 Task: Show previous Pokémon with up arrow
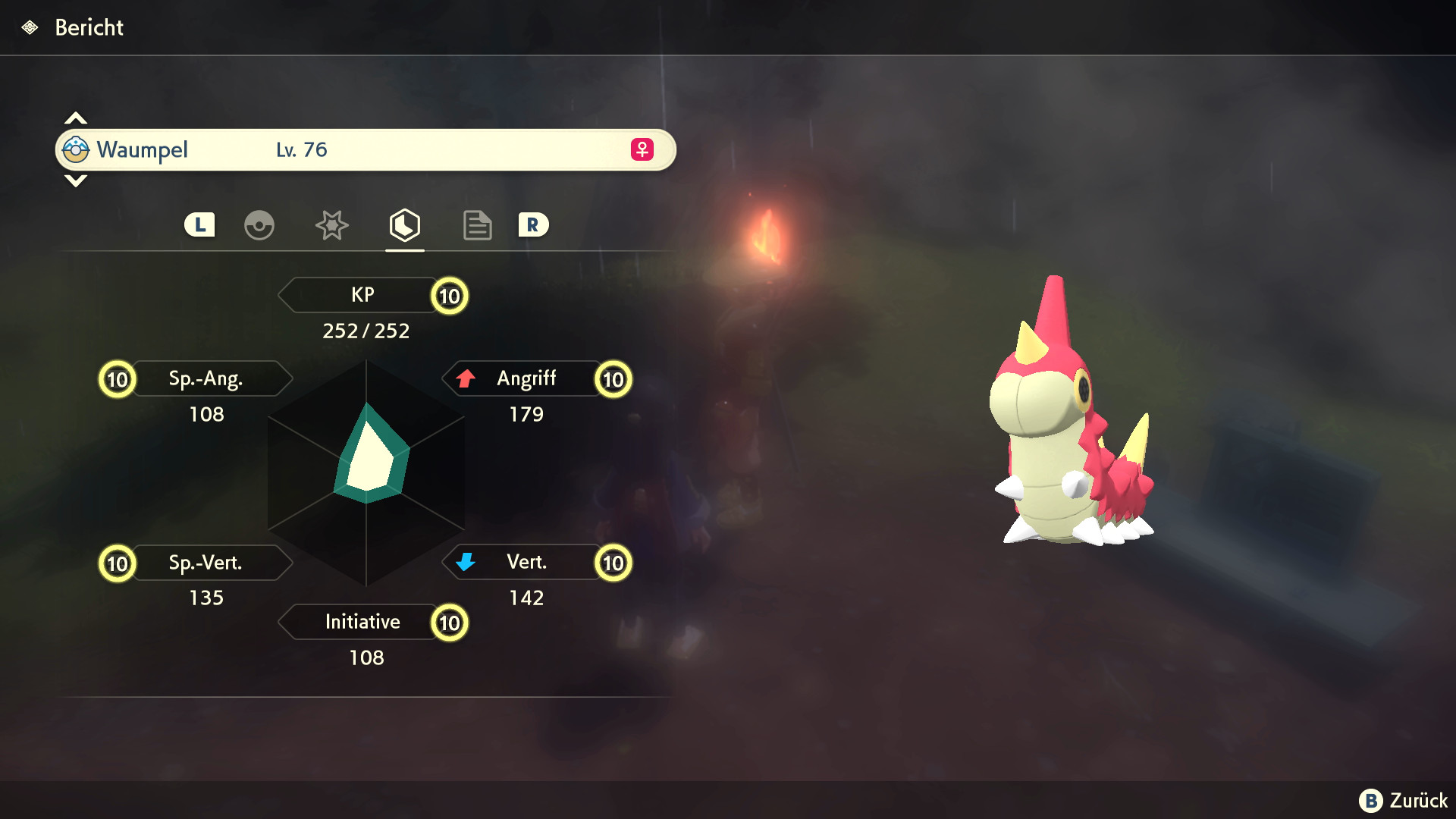point(76,118)
